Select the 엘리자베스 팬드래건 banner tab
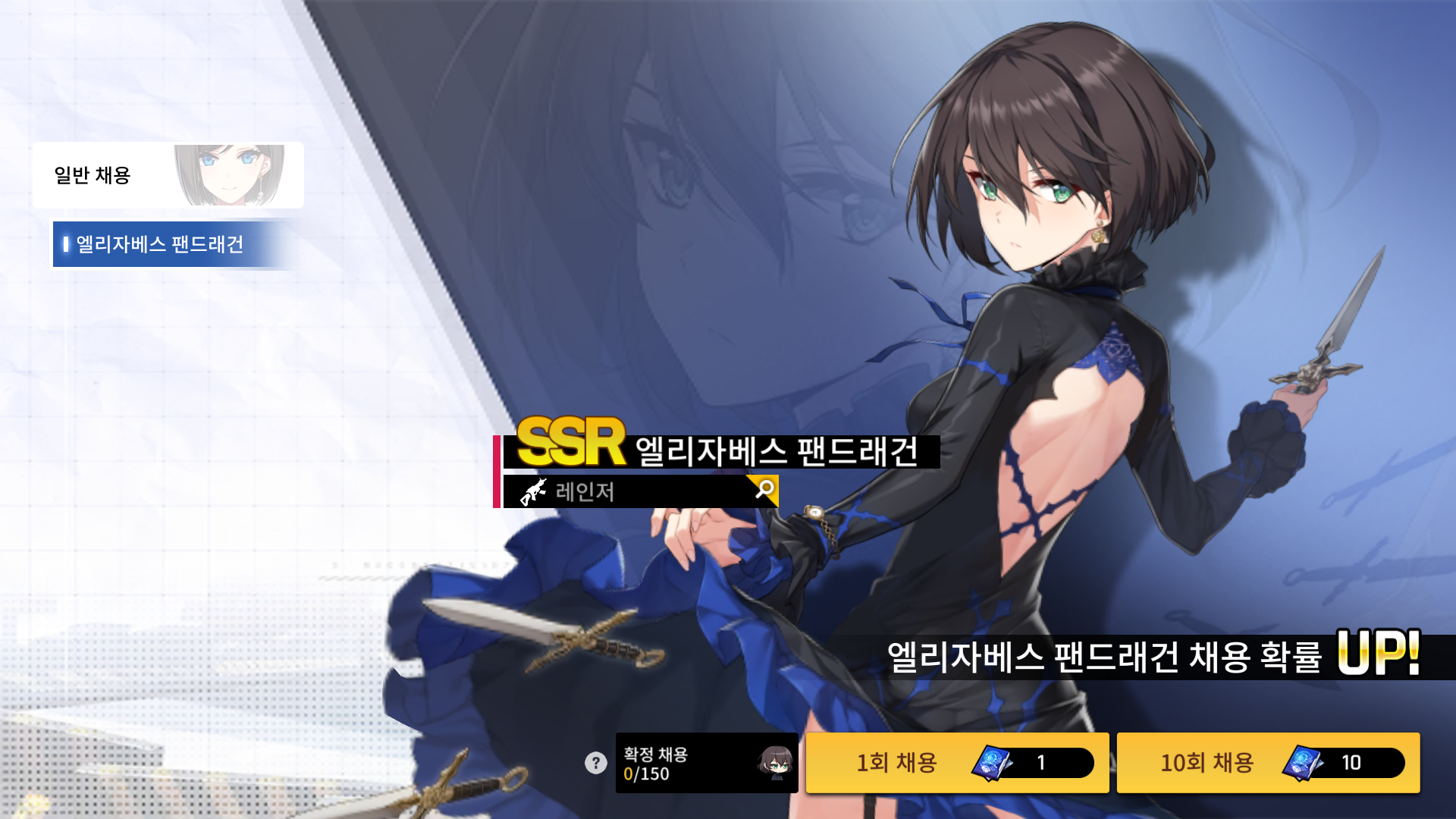1456x819 pixels. point(167,244)
